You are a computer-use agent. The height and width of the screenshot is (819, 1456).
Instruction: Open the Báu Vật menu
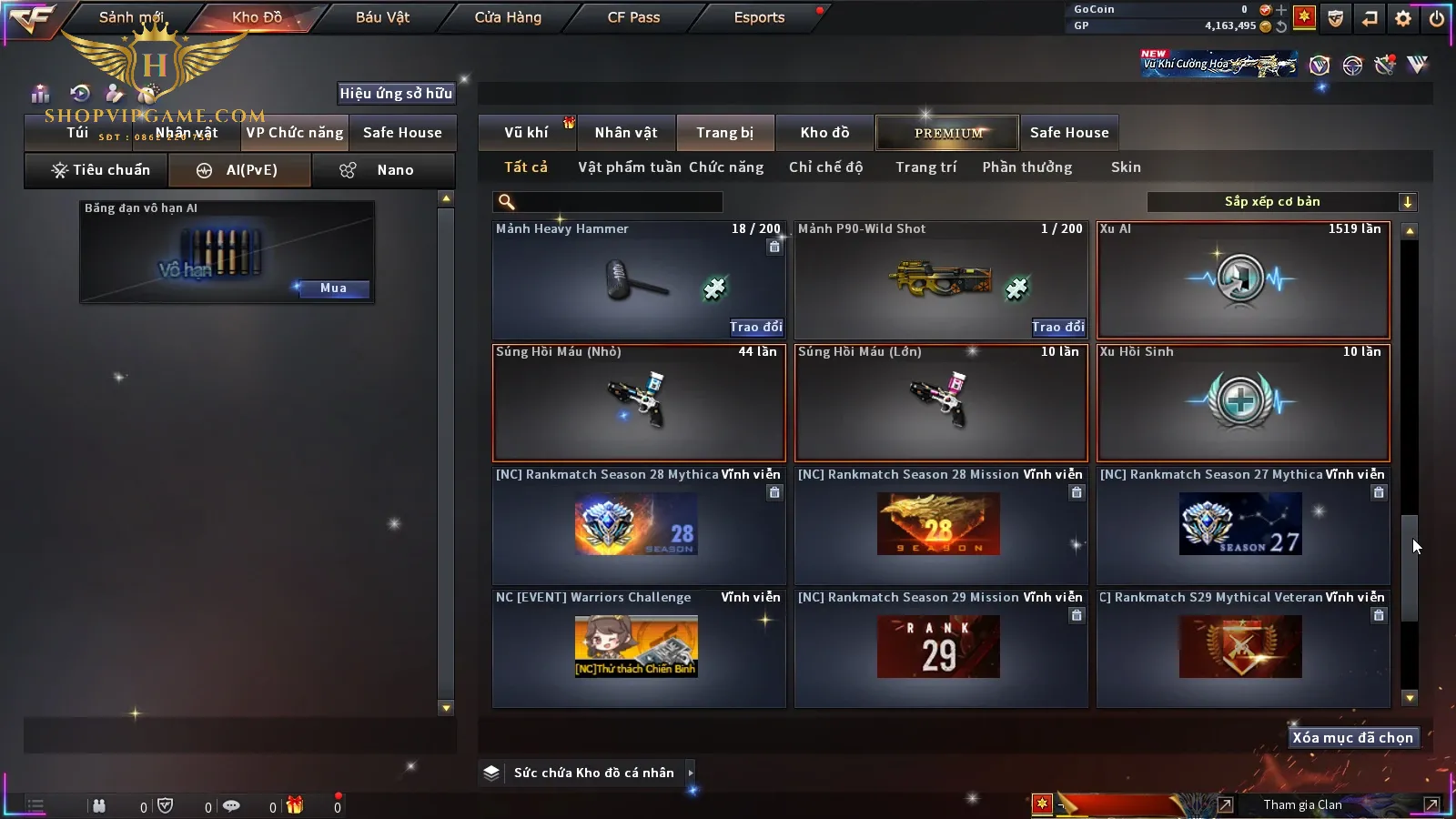click(382, 17)
